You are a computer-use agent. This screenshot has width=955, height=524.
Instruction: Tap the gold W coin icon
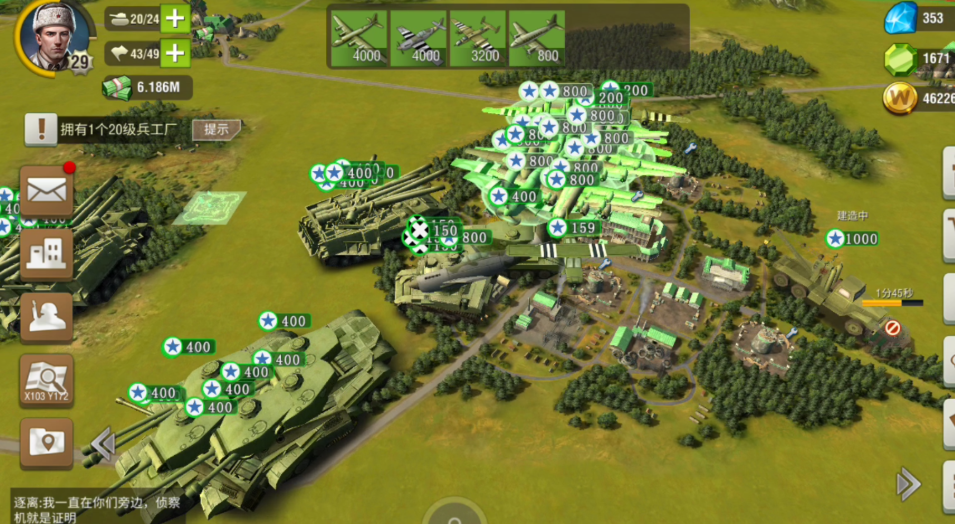(900, 98)
